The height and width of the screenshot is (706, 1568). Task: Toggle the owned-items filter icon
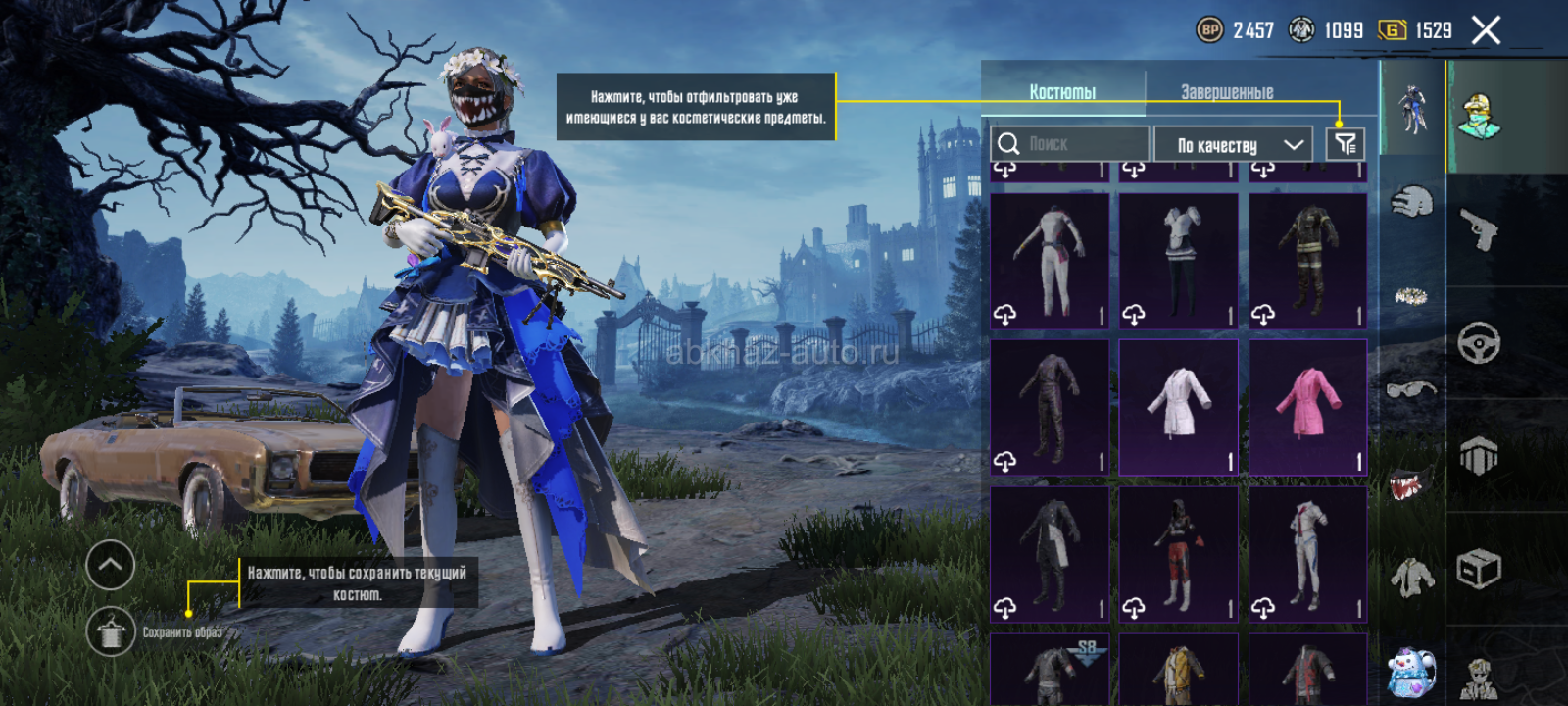tap(1345, 144)
